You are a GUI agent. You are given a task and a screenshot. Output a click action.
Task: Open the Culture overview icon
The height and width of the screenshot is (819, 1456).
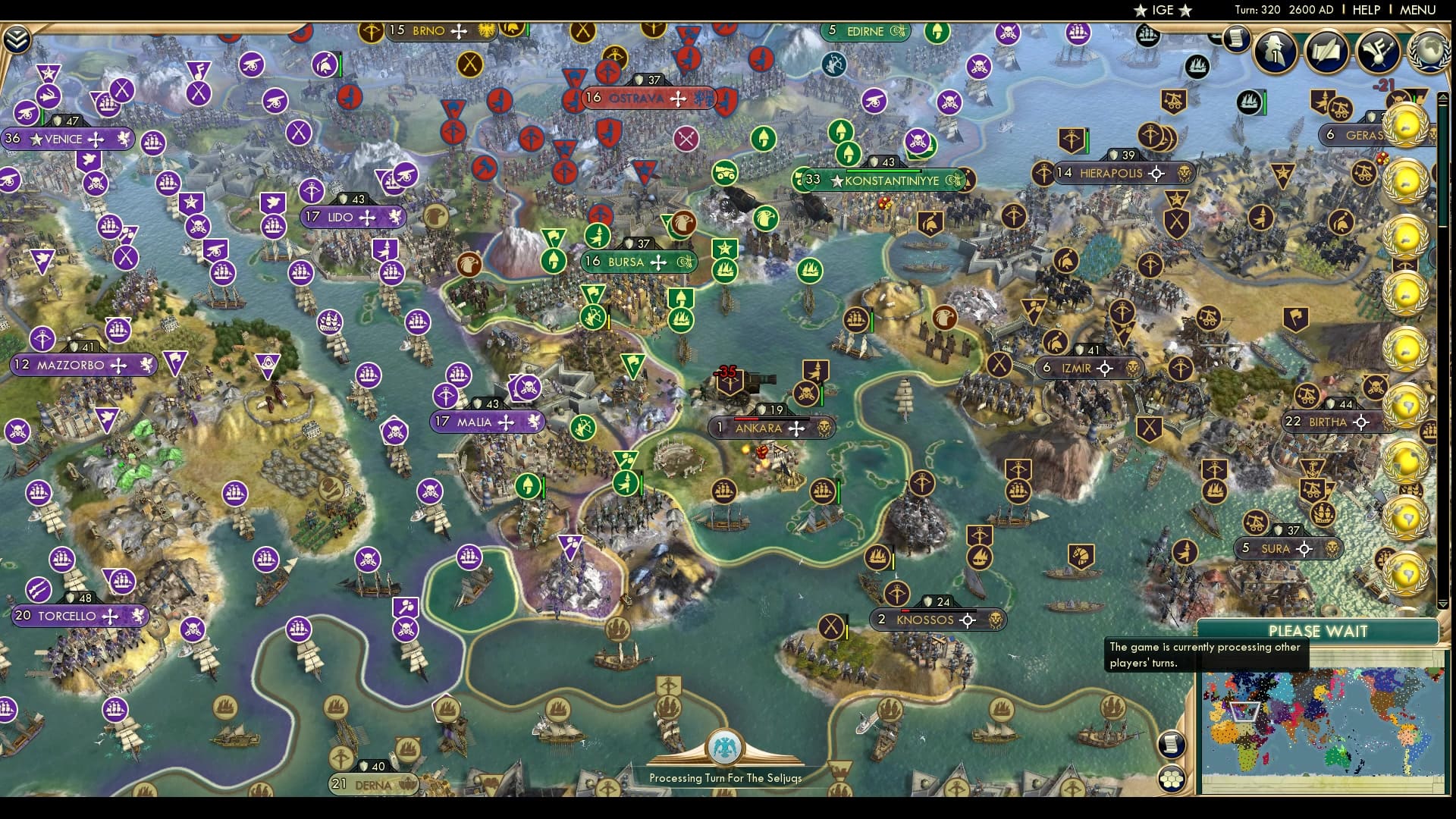[x=1380, y=53]
